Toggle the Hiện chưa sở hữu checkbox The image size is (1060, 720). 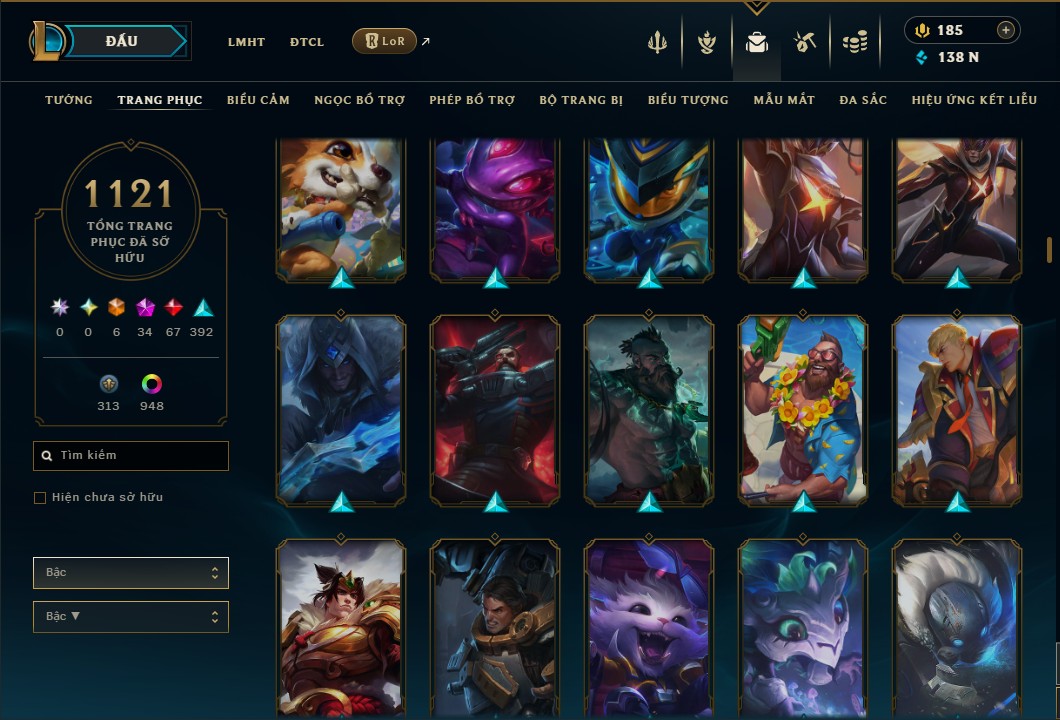click(x=40, y=498)
